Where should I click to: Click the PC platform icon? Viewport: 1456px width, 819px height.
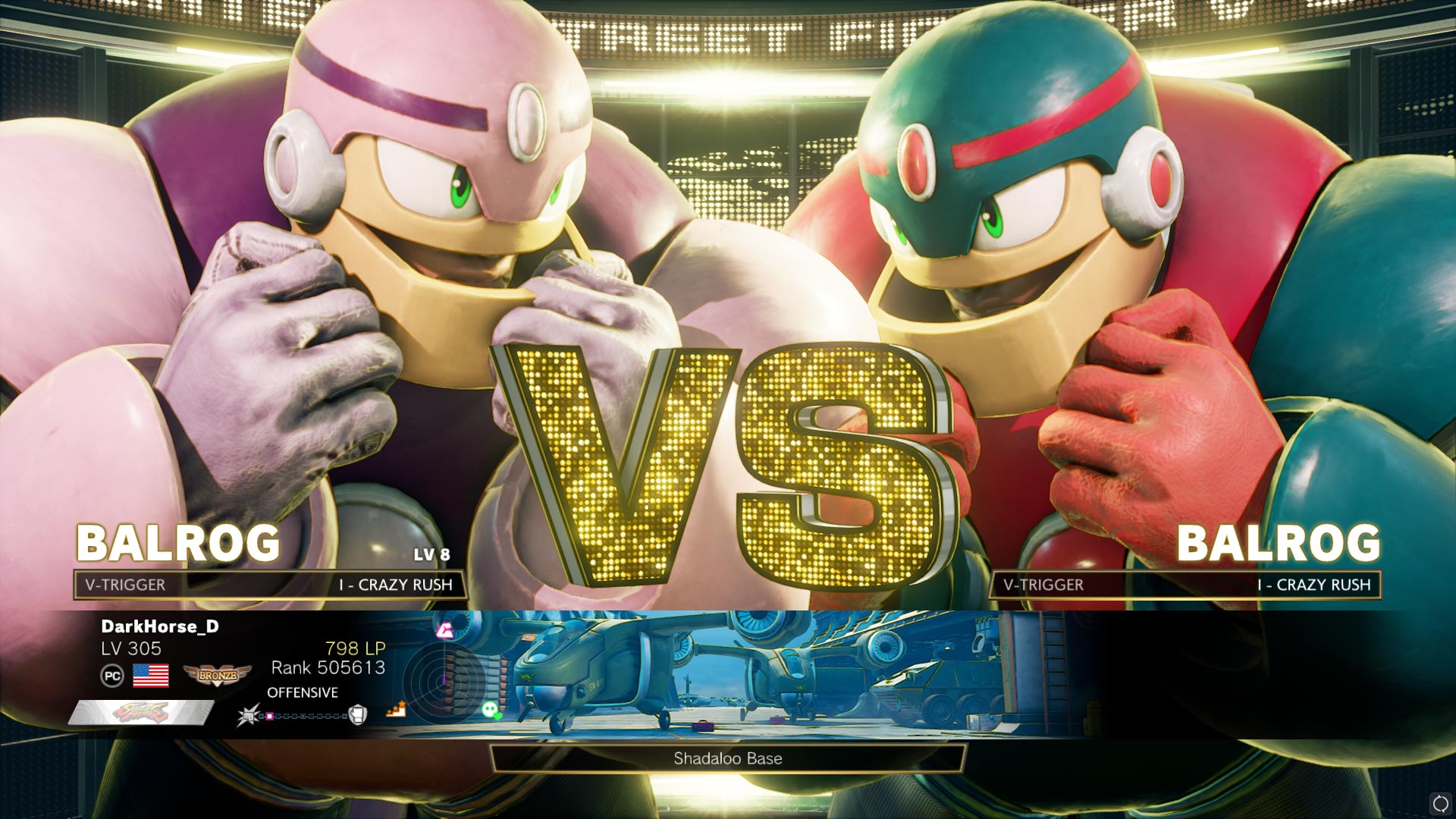113,676
